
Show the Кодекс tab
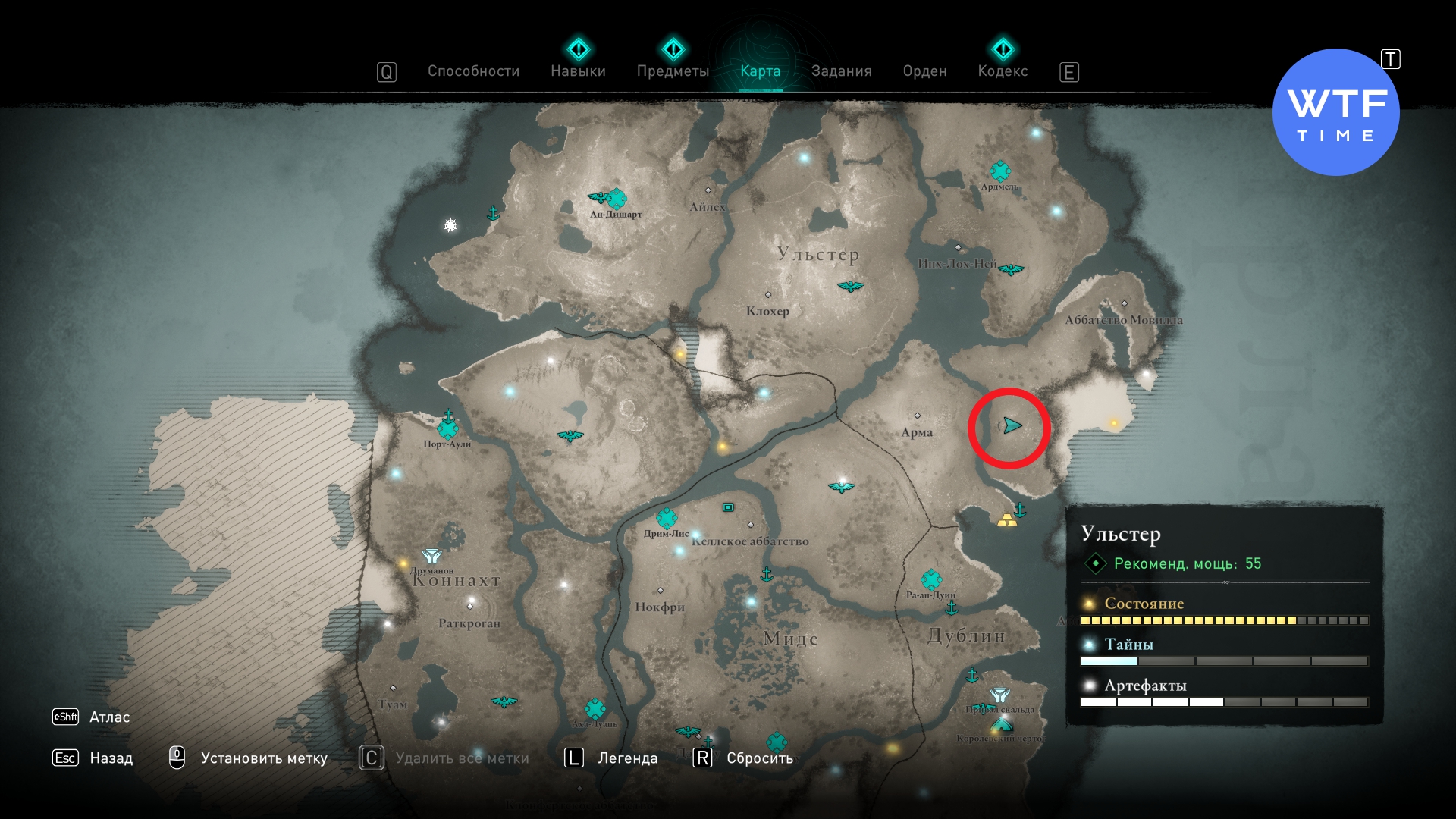(1003, 71)
